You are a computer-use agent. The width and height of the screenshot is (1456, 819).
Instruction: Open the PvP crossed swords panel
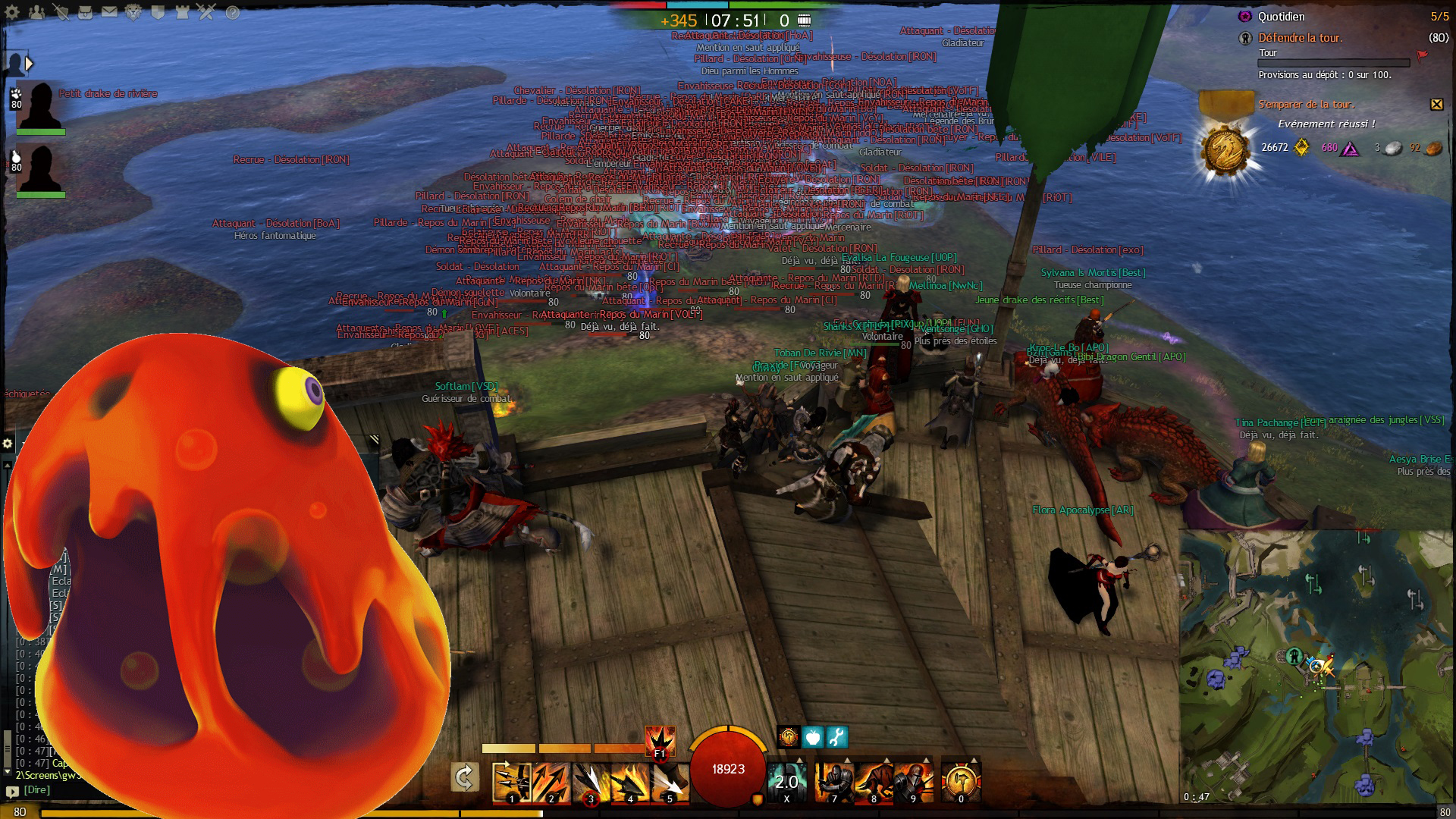(207, 12)
